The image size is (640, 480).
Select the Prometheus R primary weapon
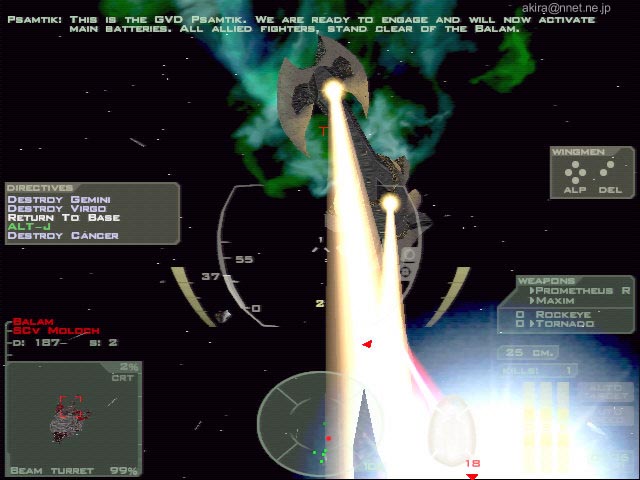(x=582, y=290)
